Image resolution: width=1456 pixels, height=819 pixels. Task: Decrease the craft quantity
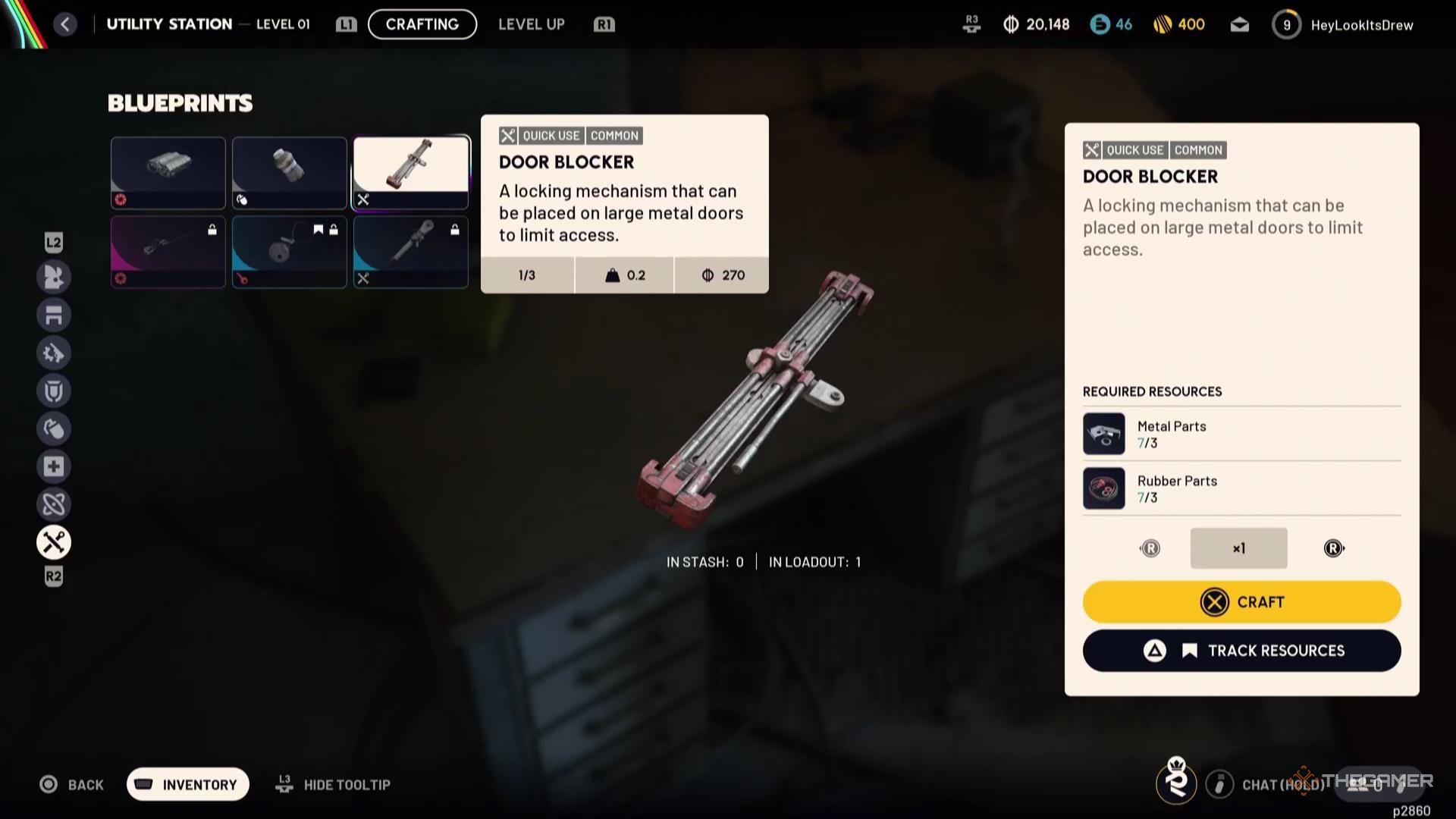click(x=1150, y=548)
